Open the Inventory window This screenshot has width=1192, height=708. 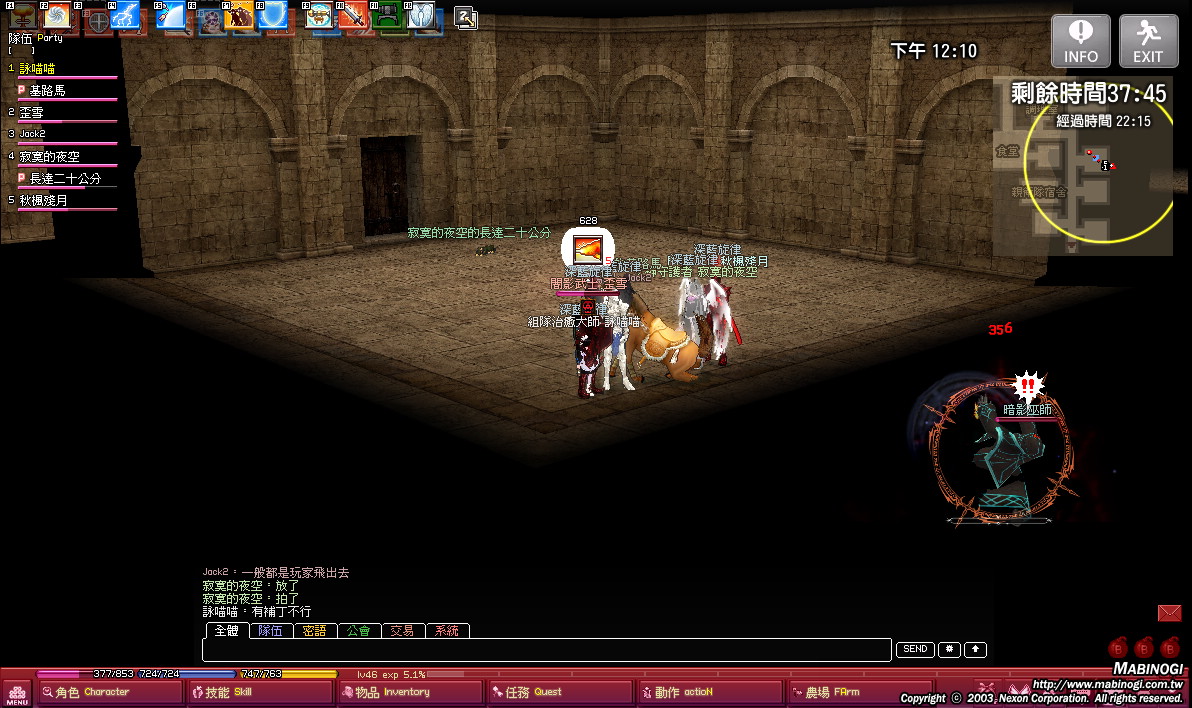[410, 692]
